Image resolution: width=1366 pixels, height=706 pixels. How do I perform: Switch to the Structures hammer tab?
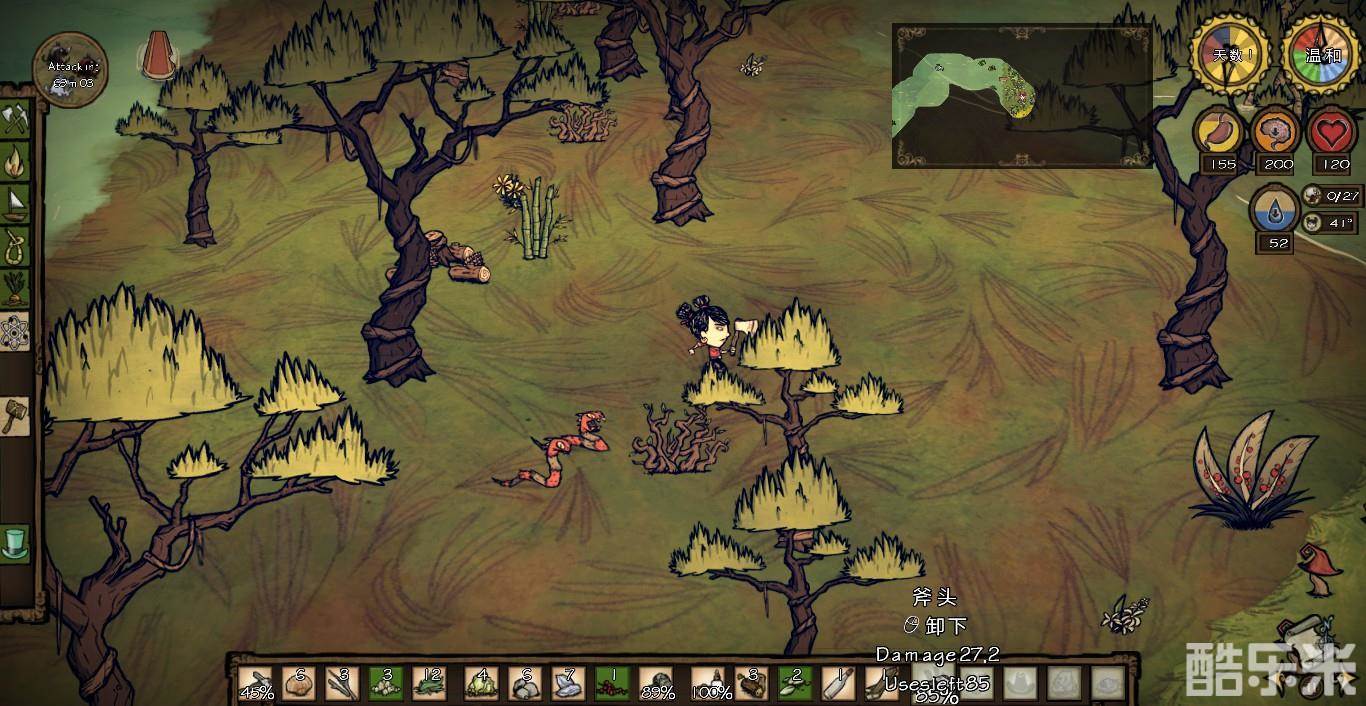(x=14, y=414)
